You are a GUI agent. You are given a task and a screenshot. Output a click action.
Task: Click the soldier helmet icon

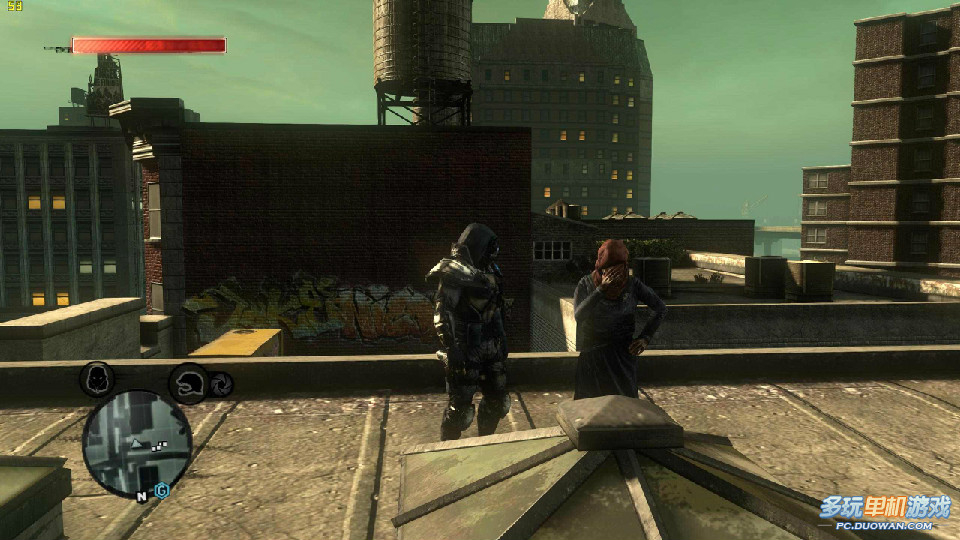[188, 383]
